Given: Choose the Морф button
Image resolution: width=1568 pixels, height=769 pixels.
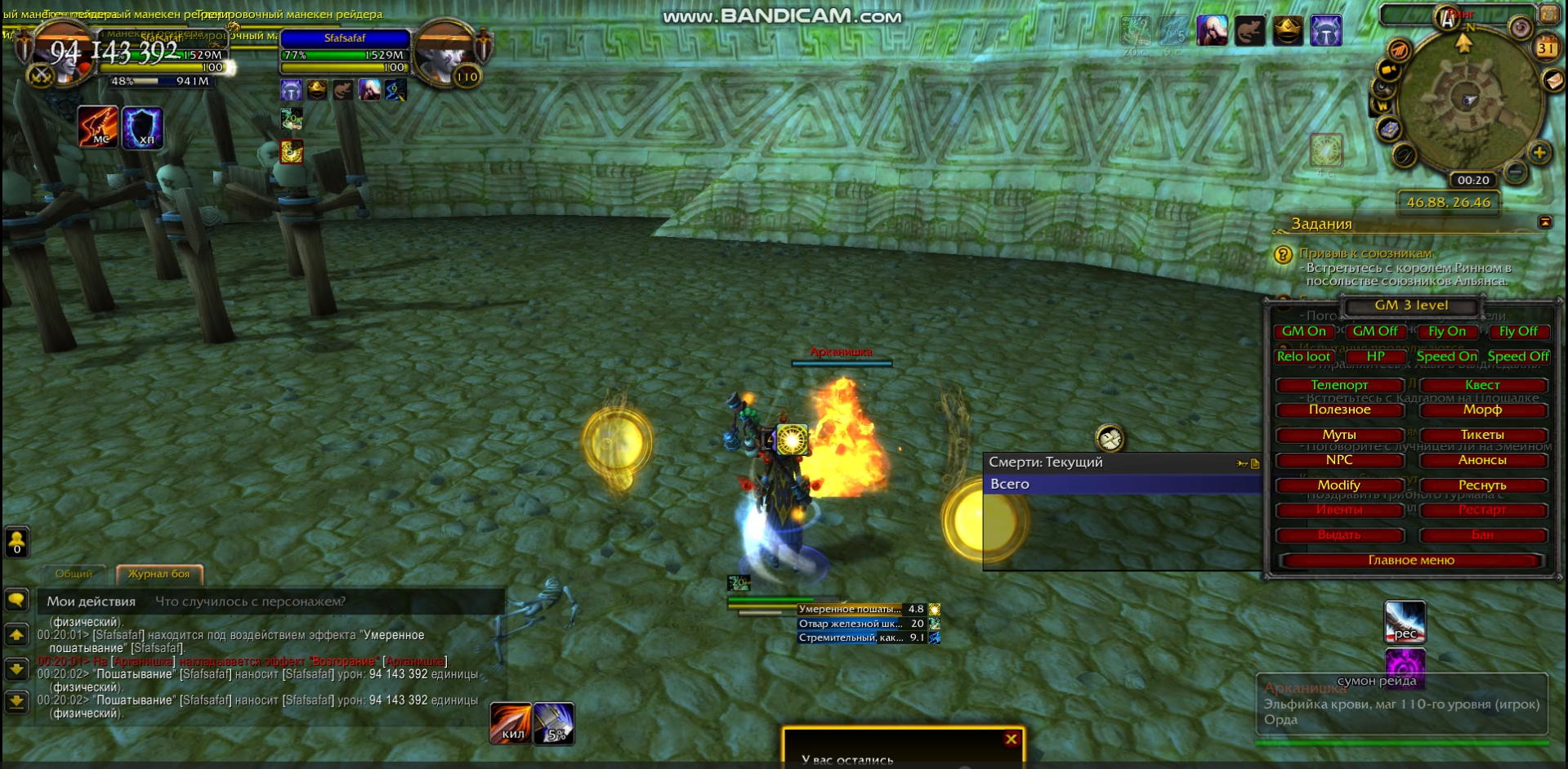Looking at the screenshot, I should tap(1482, 409).
